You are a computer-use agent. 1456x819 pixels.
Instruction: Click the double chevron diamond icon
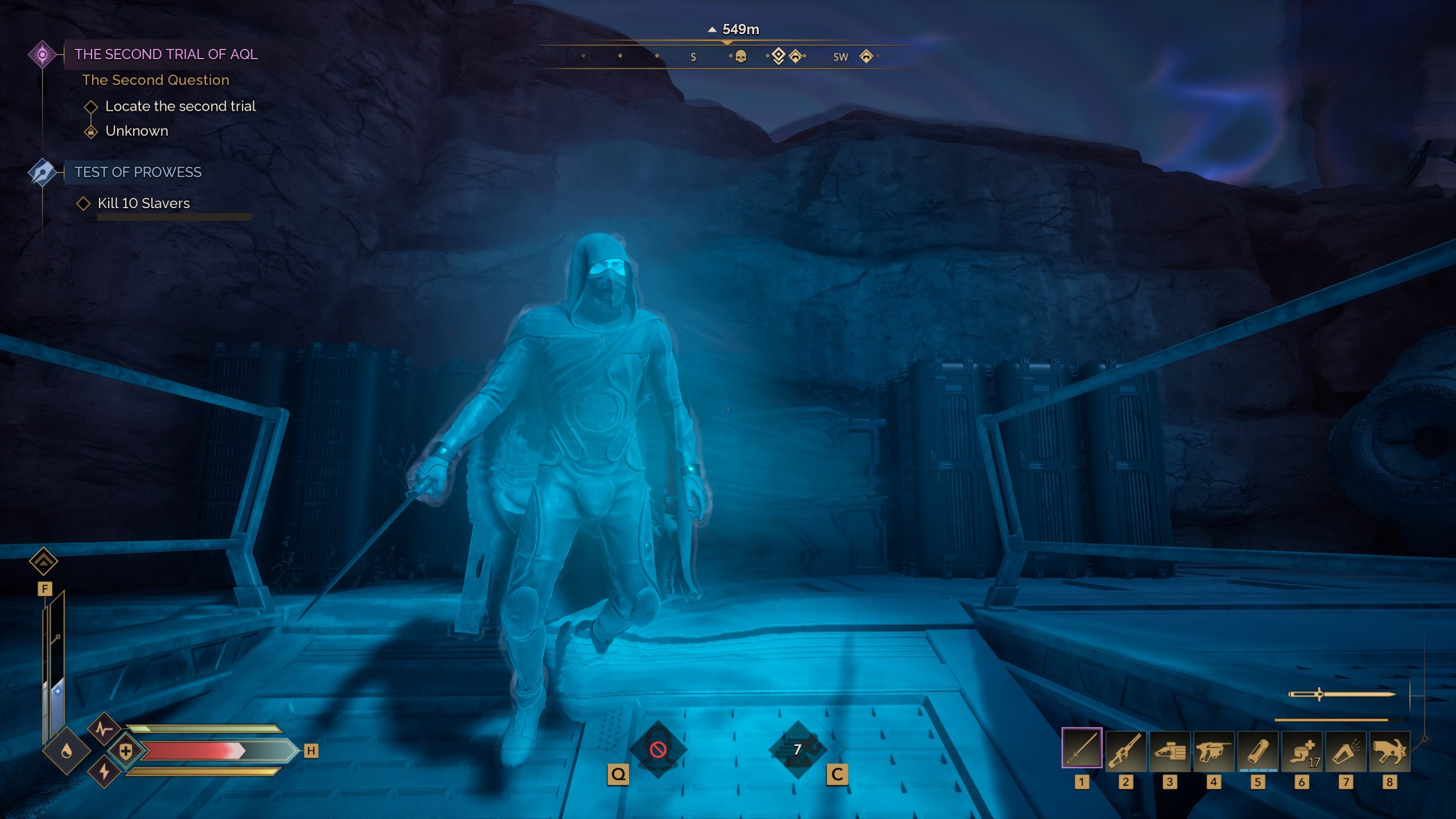tap(44, 562)
